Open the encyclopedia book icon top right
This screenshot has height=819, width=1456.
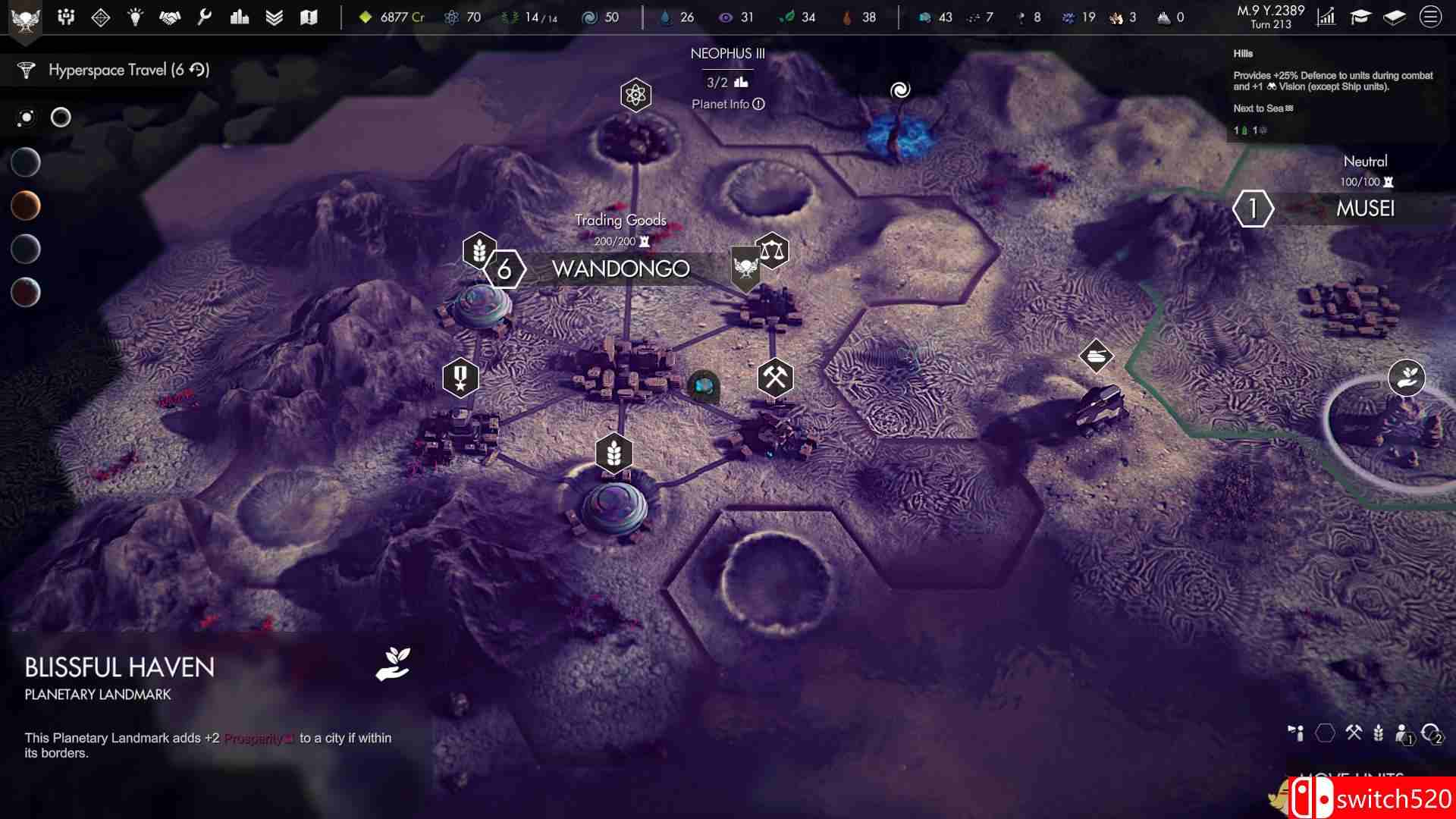[1395, 17]
